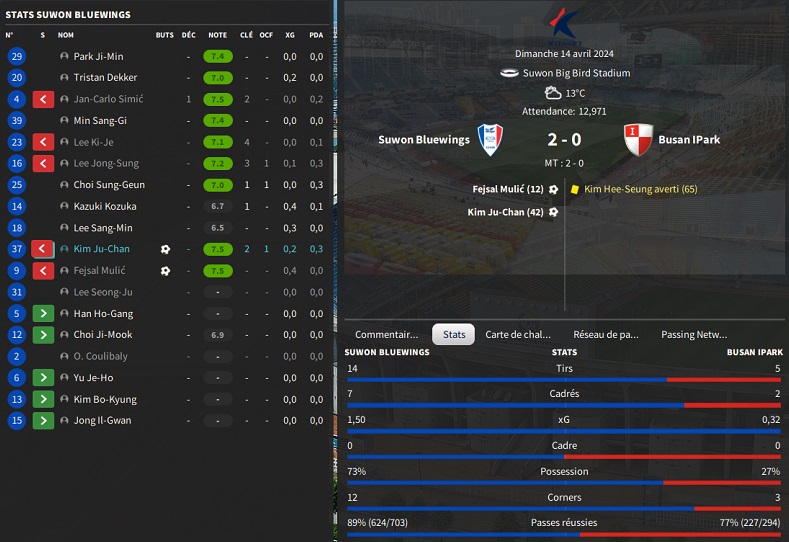Image resolution: width=789 pixels, height=542 pixels.
Task: Open Tristan Dekker's player row
Action: tap(105, 77)
